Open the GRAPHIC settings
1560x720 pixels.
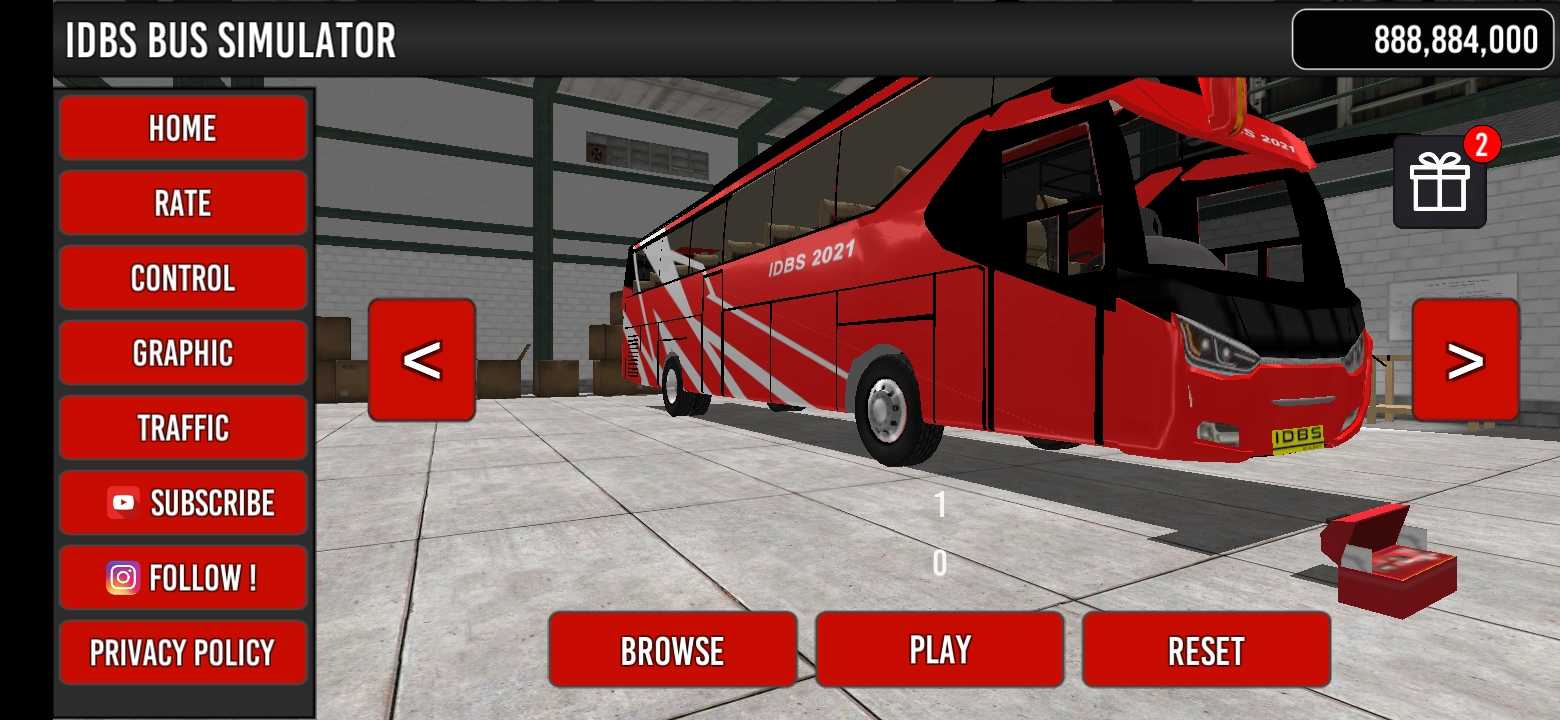183,353
